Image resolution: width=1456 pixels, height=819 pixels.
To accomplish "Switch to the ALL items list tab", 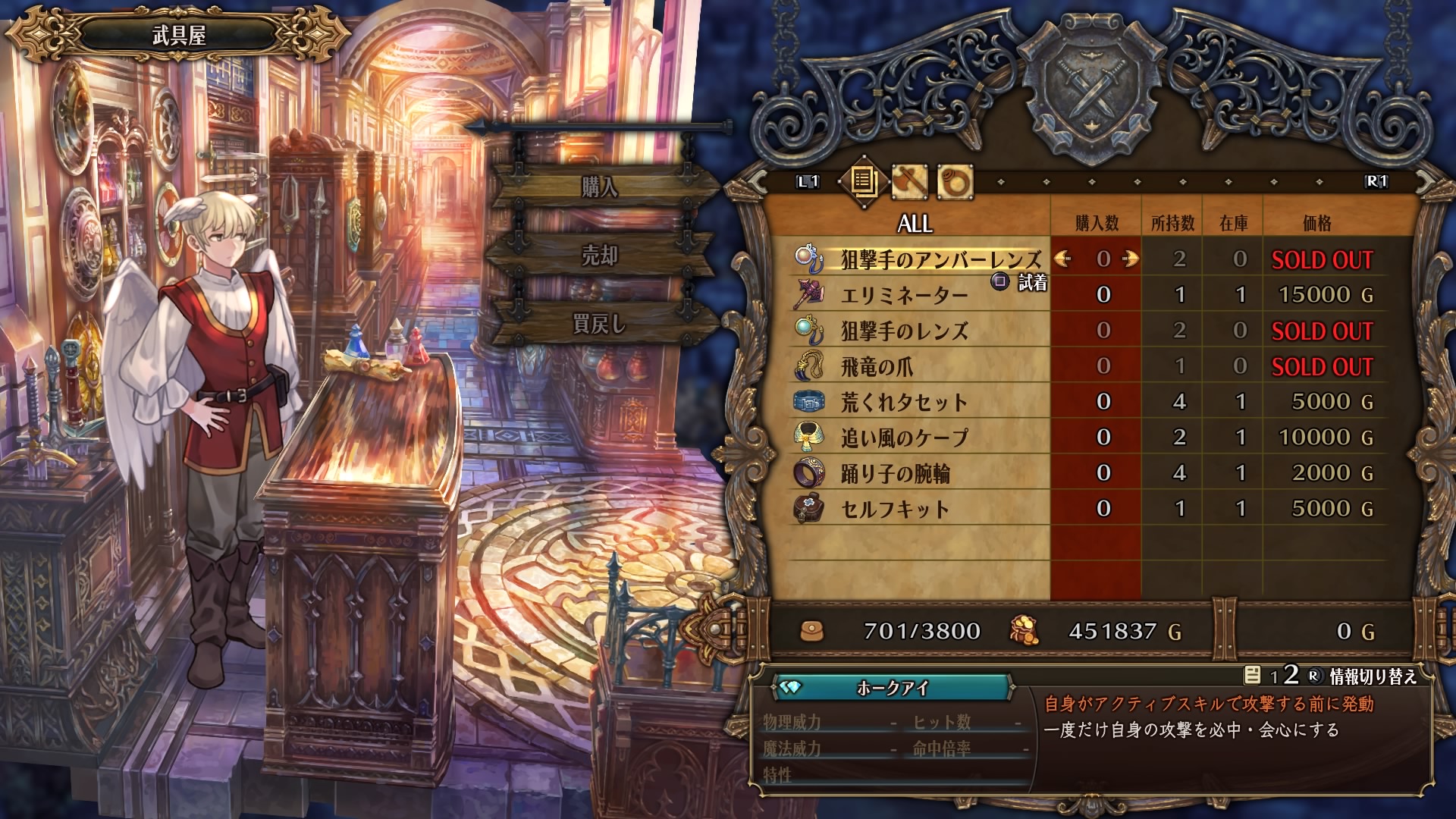I will pos(862,181).
